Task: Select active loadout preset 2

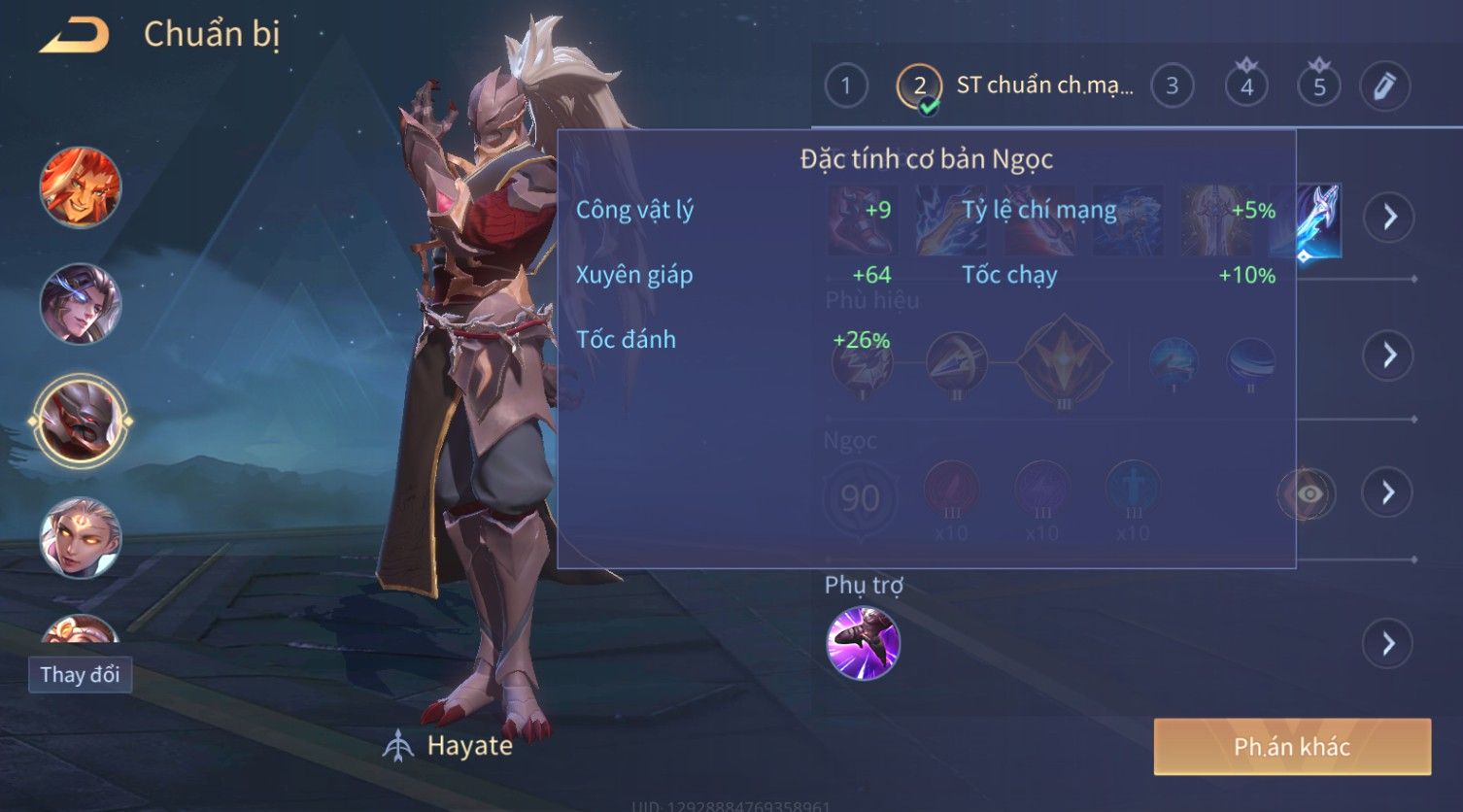Action: (x=919, y=86)
